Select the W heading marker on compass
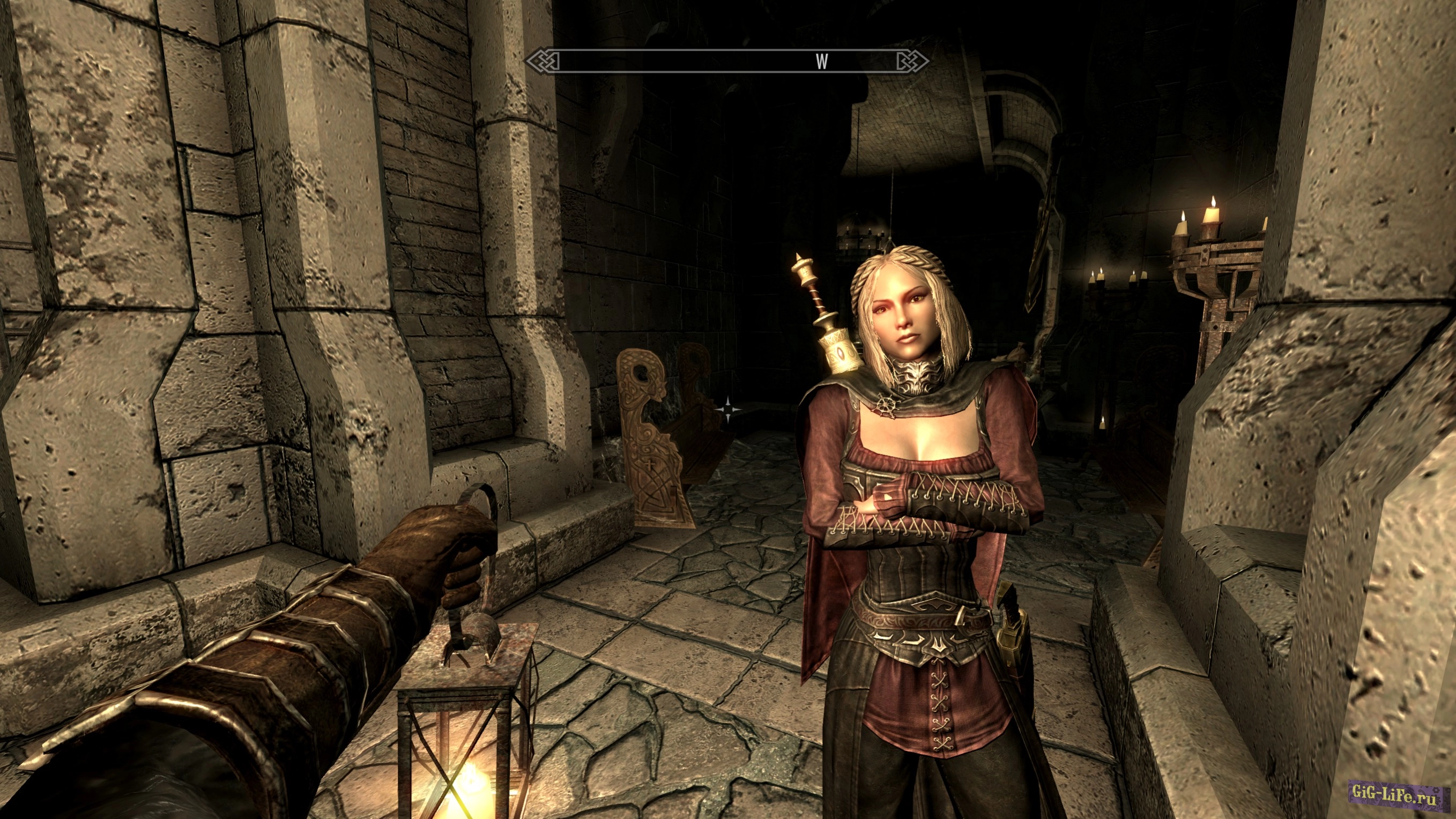1456x819 pixels. point(822,62)
